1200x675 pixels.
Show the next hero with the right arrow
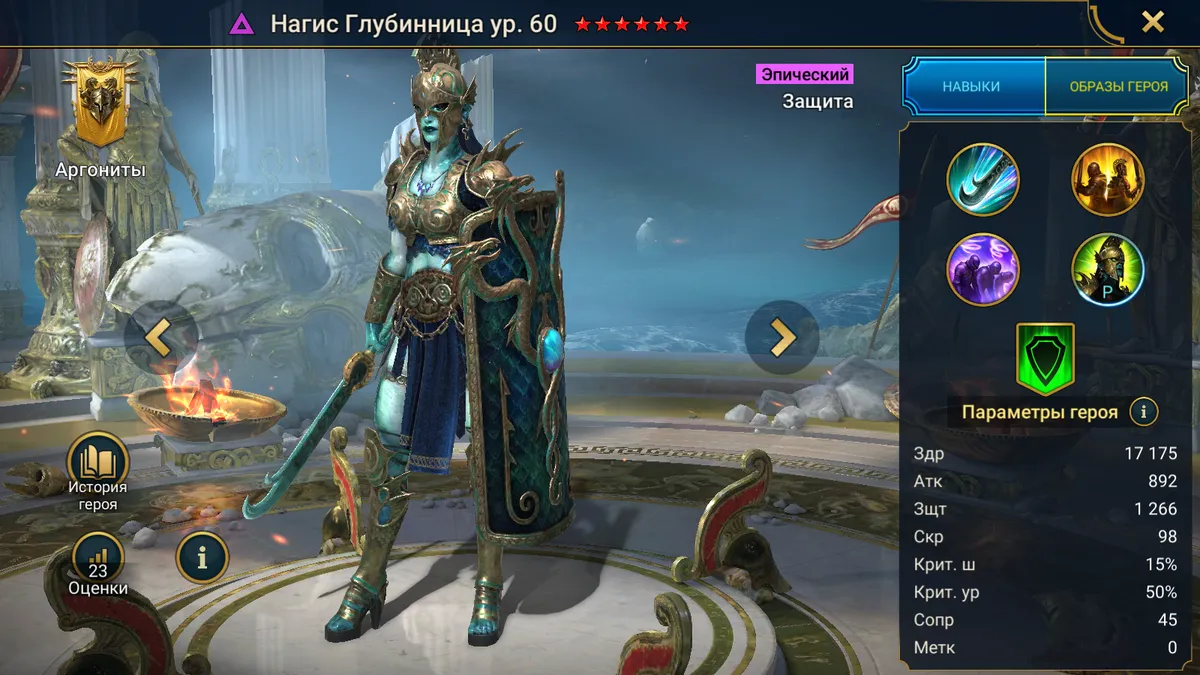pos(782,337)
